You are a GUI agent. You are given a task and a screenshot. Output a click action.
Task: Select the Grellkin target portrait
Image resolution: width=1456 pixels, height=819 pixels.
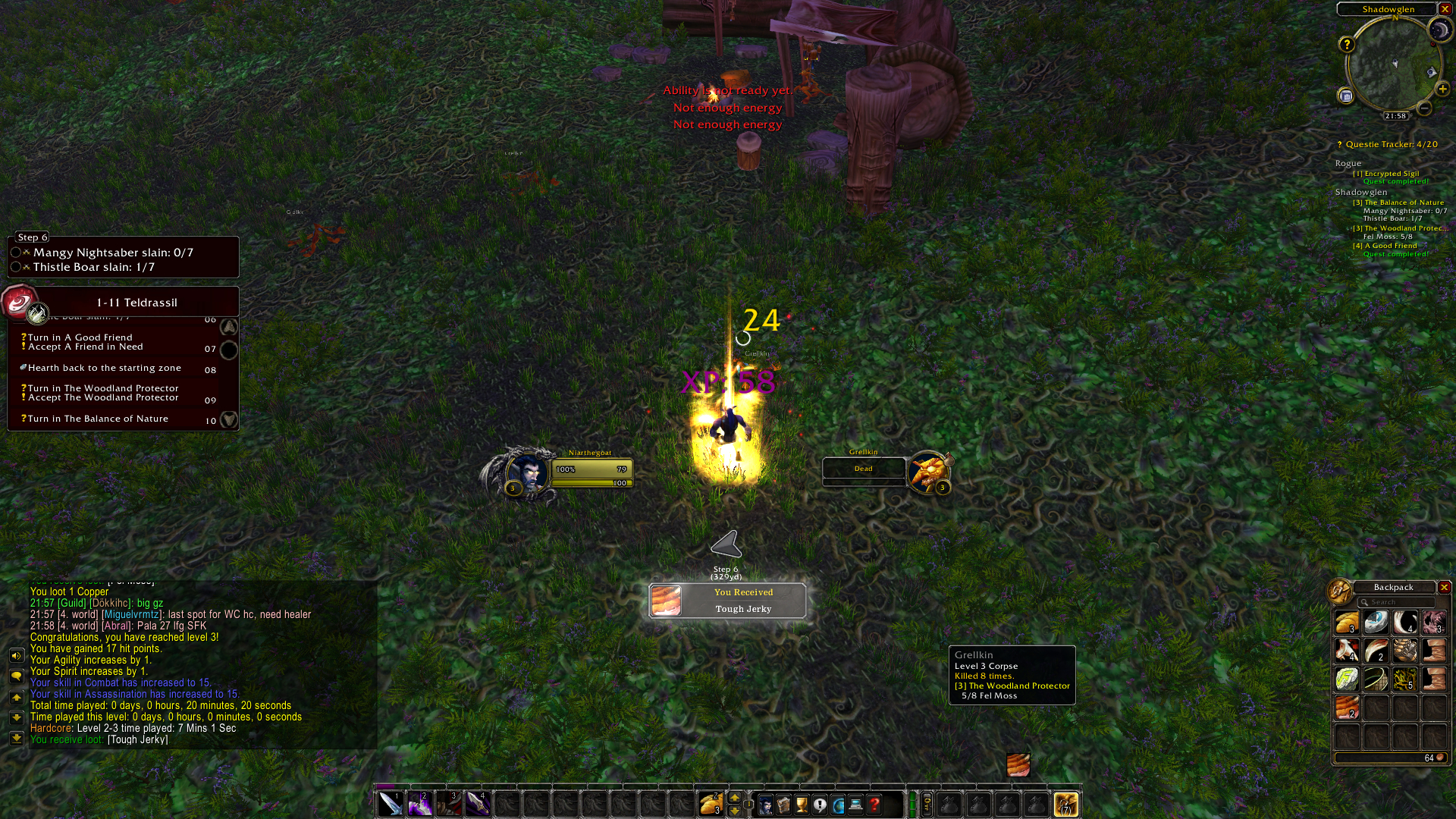[927, 472]
